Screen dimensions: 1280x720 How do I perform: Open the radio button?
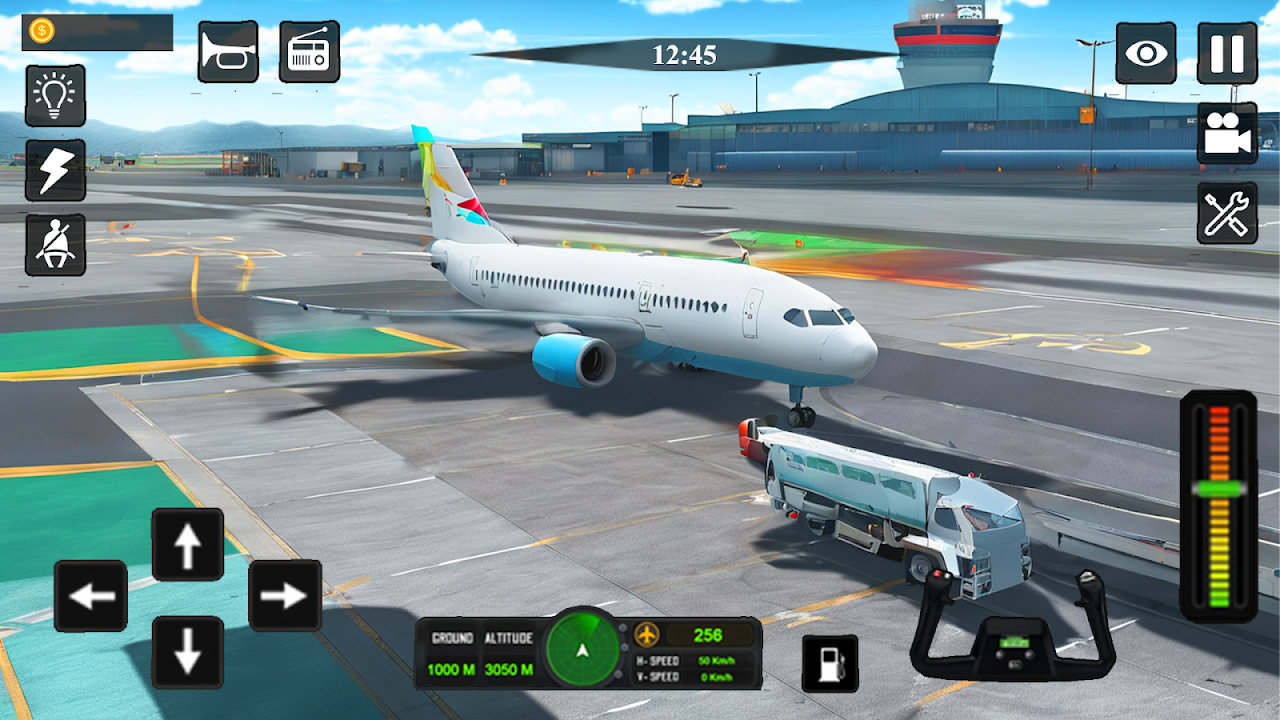[309, 51]
